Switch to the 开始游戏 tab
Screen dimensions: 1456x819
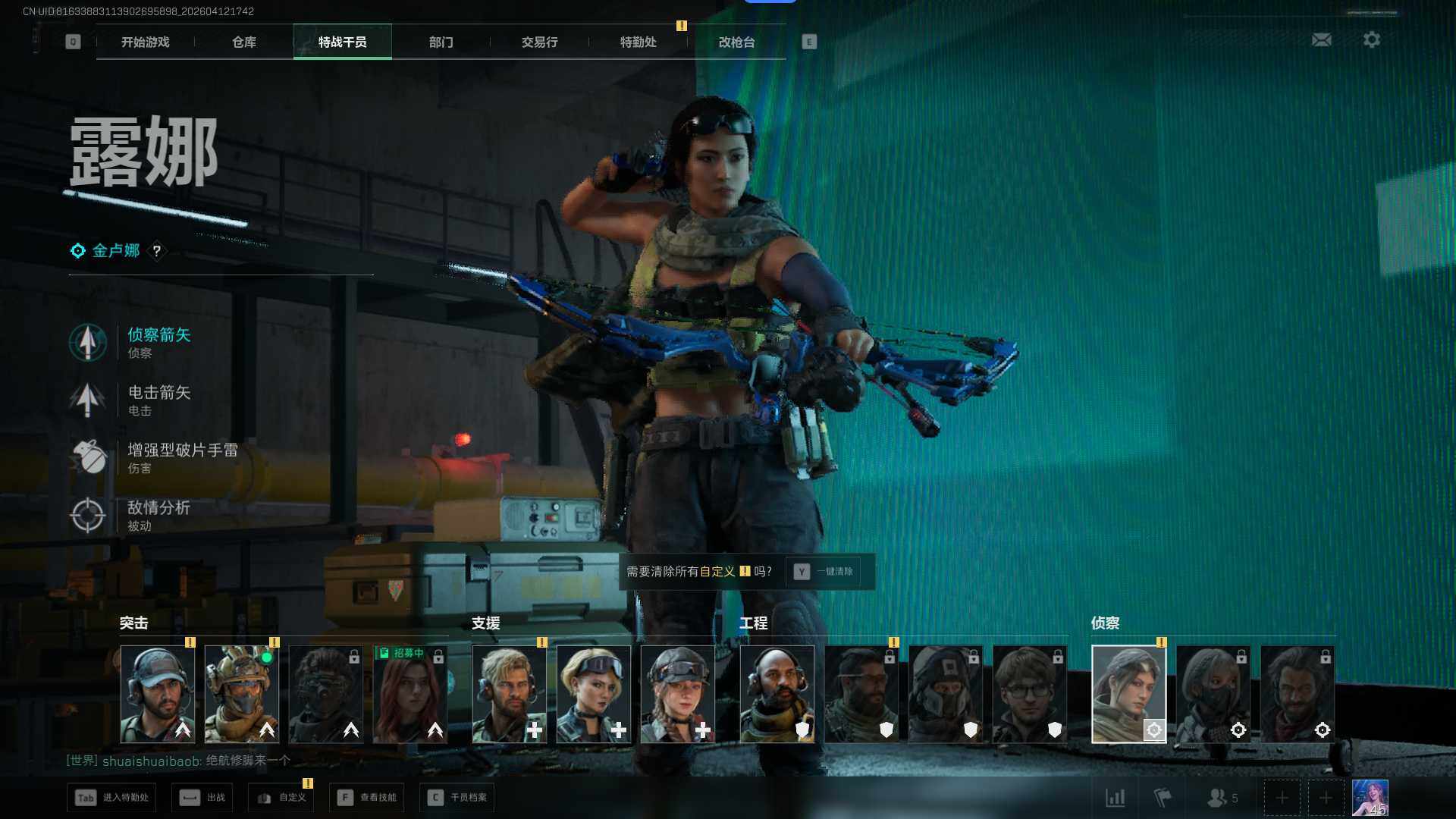145,42
